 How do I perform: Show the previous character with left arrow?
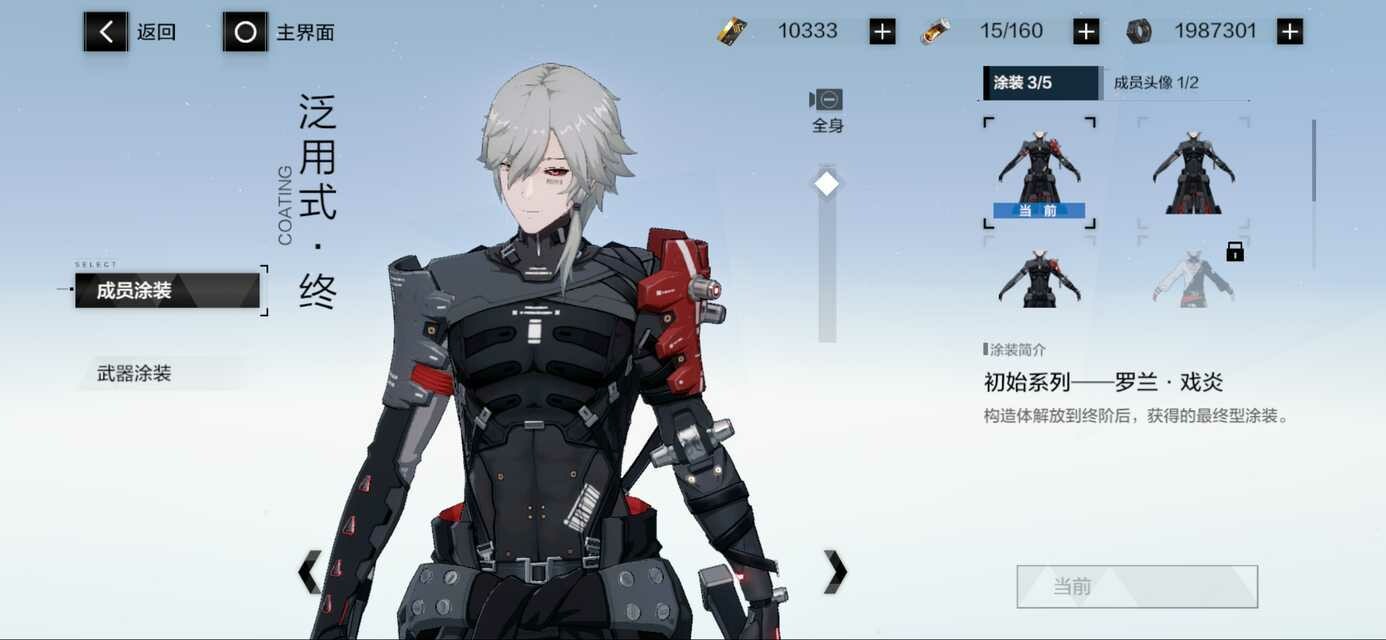click(x=310, y=572)
